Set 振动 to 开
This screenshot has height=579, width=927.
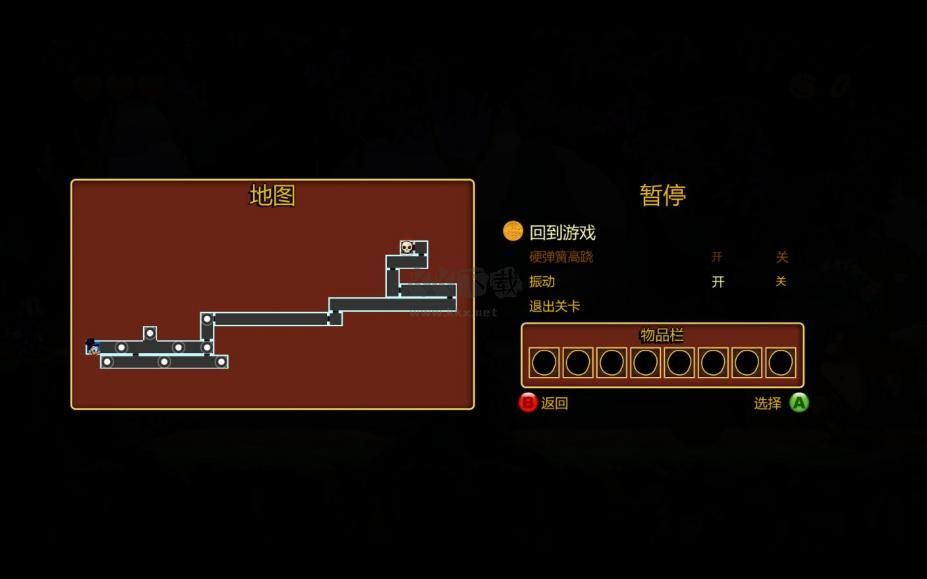718,282
